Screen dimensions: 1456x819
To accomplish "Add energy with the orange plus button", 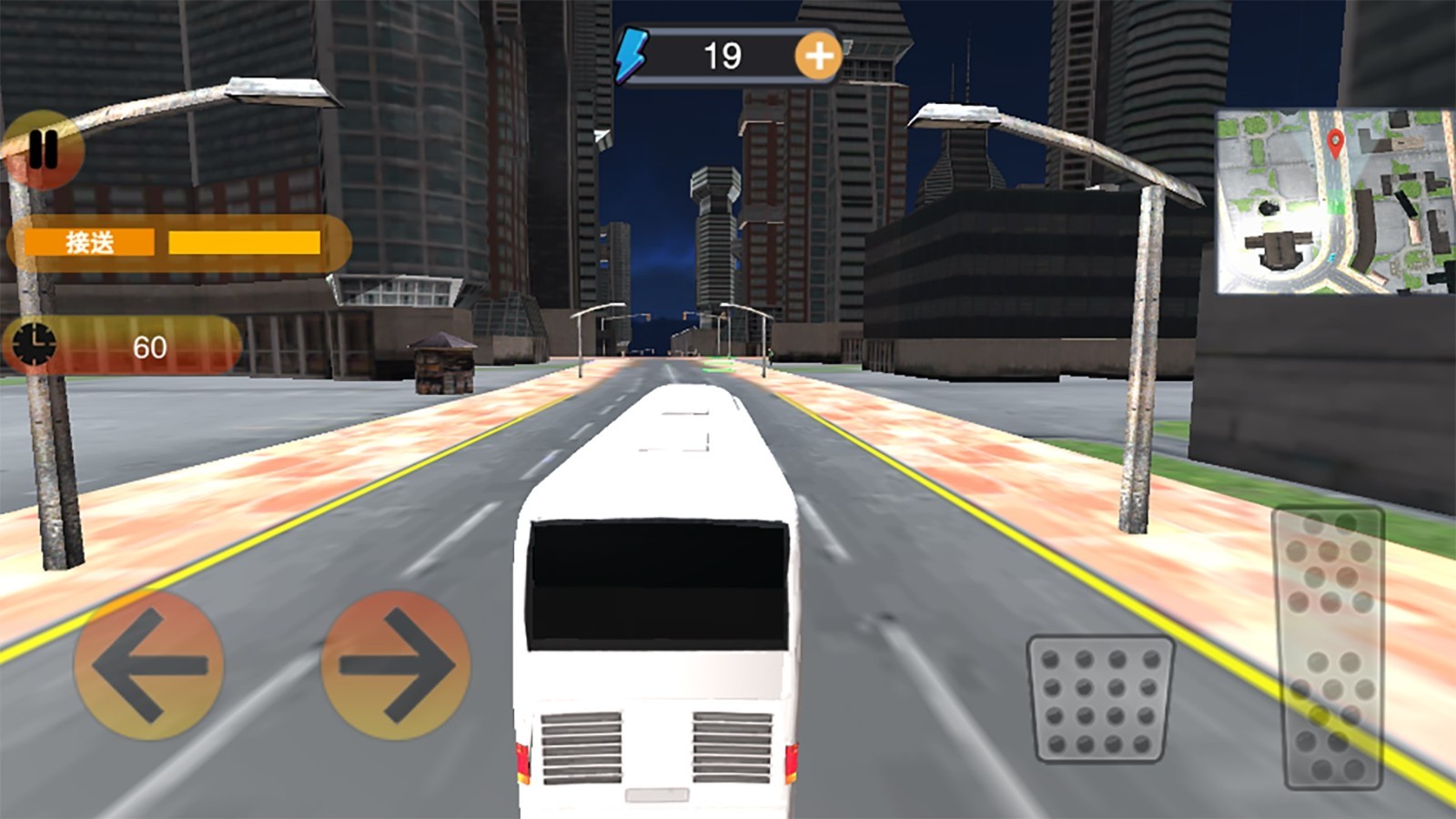I will [x=818, y=56].
